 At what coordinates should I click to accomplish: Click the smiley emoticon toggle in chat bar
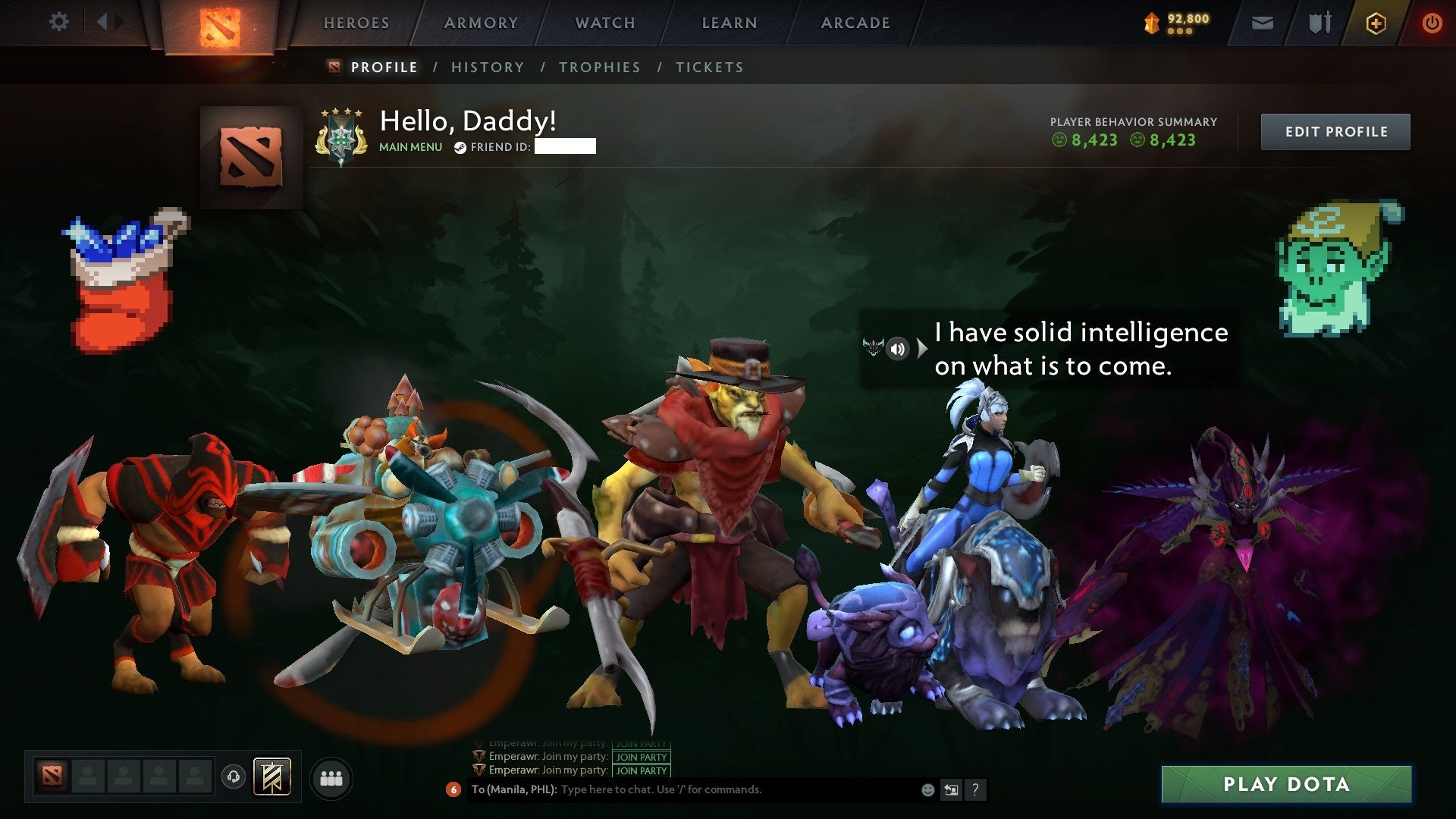[927, 789]
